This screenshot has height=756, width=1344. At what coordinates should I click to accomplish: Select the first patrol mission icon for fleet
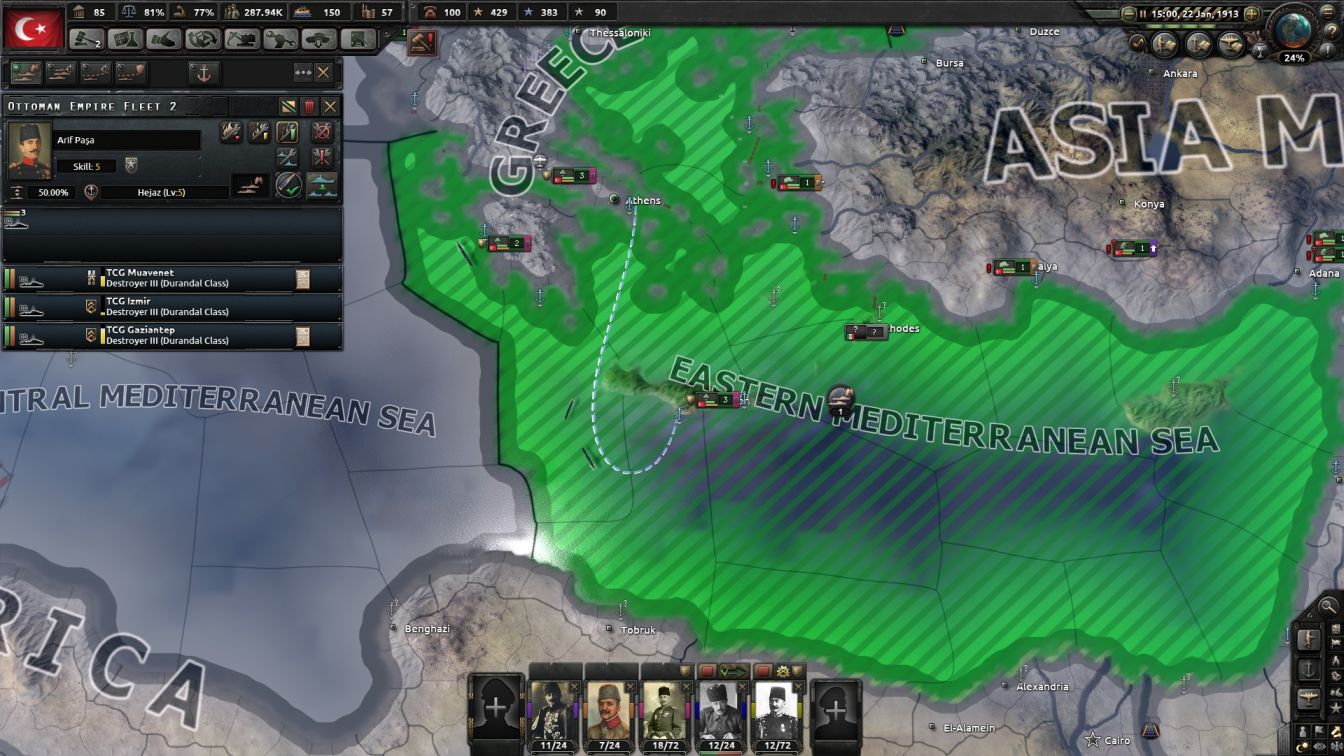coord(25,73)
